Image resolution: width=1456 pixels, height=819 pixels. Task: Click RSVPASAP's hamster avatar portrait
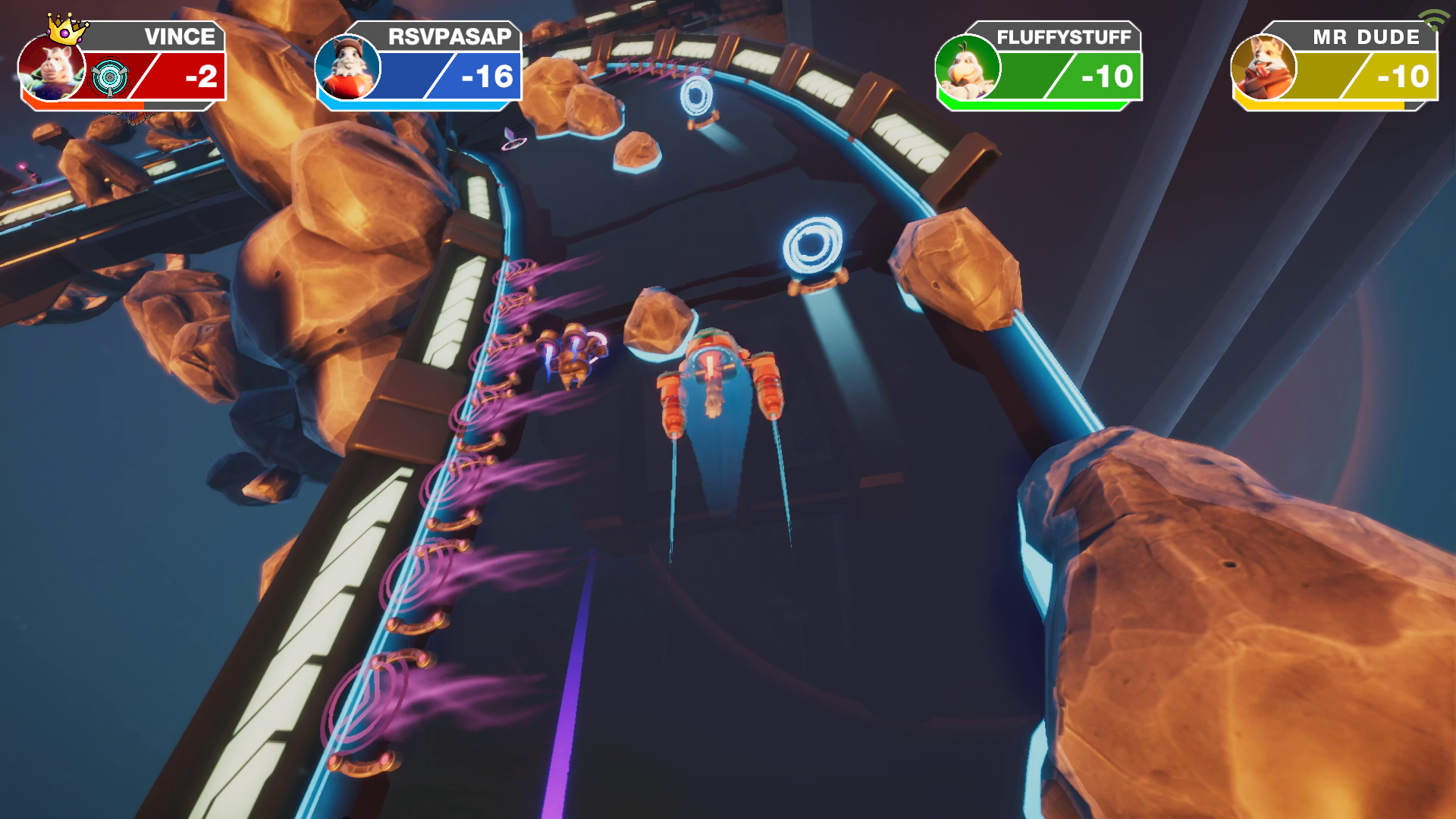(x=347, y=72)
